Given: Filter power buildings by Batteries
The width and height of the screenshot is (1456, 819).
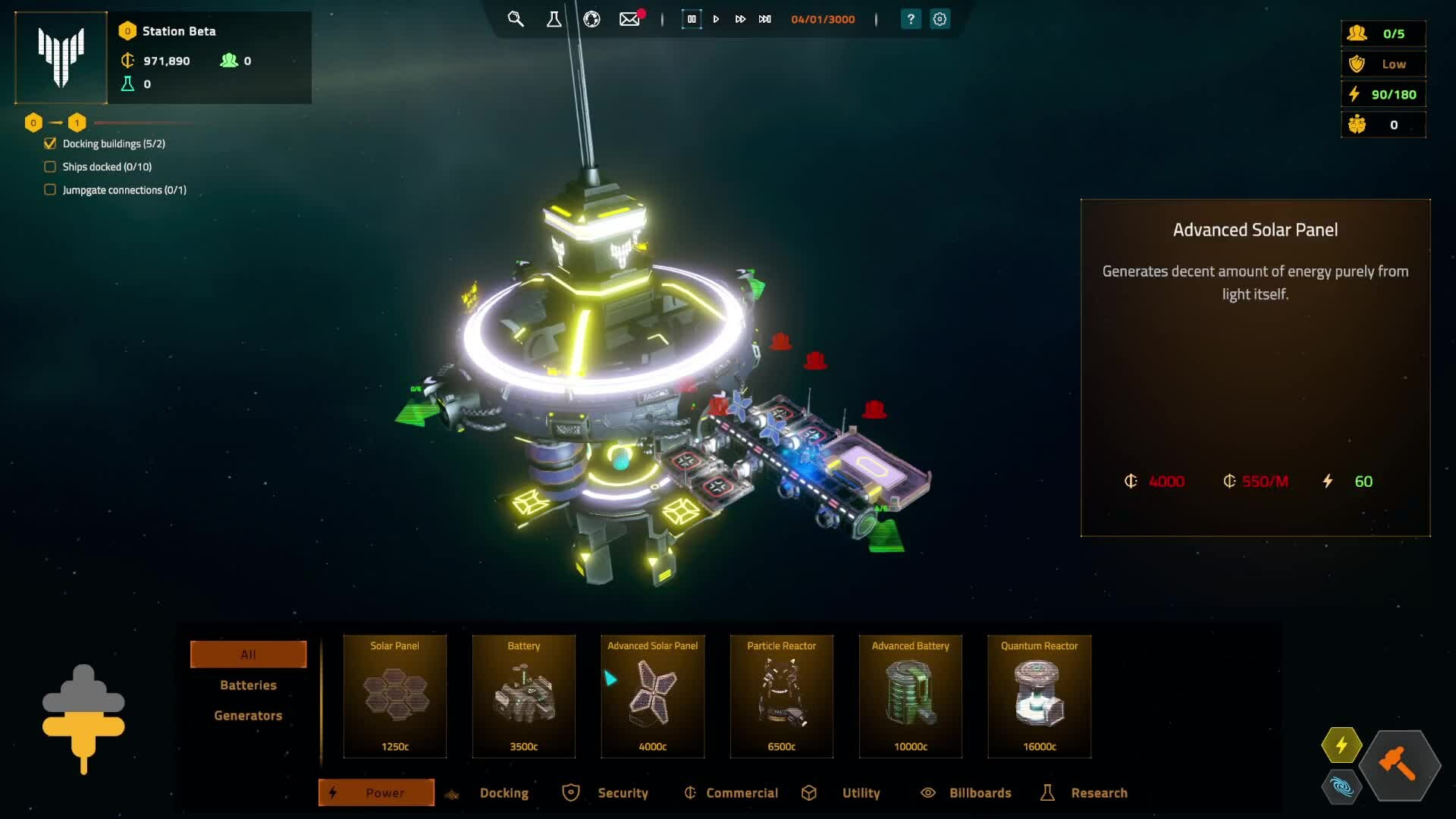Looking at the screenshot, I should click(248, 685).
